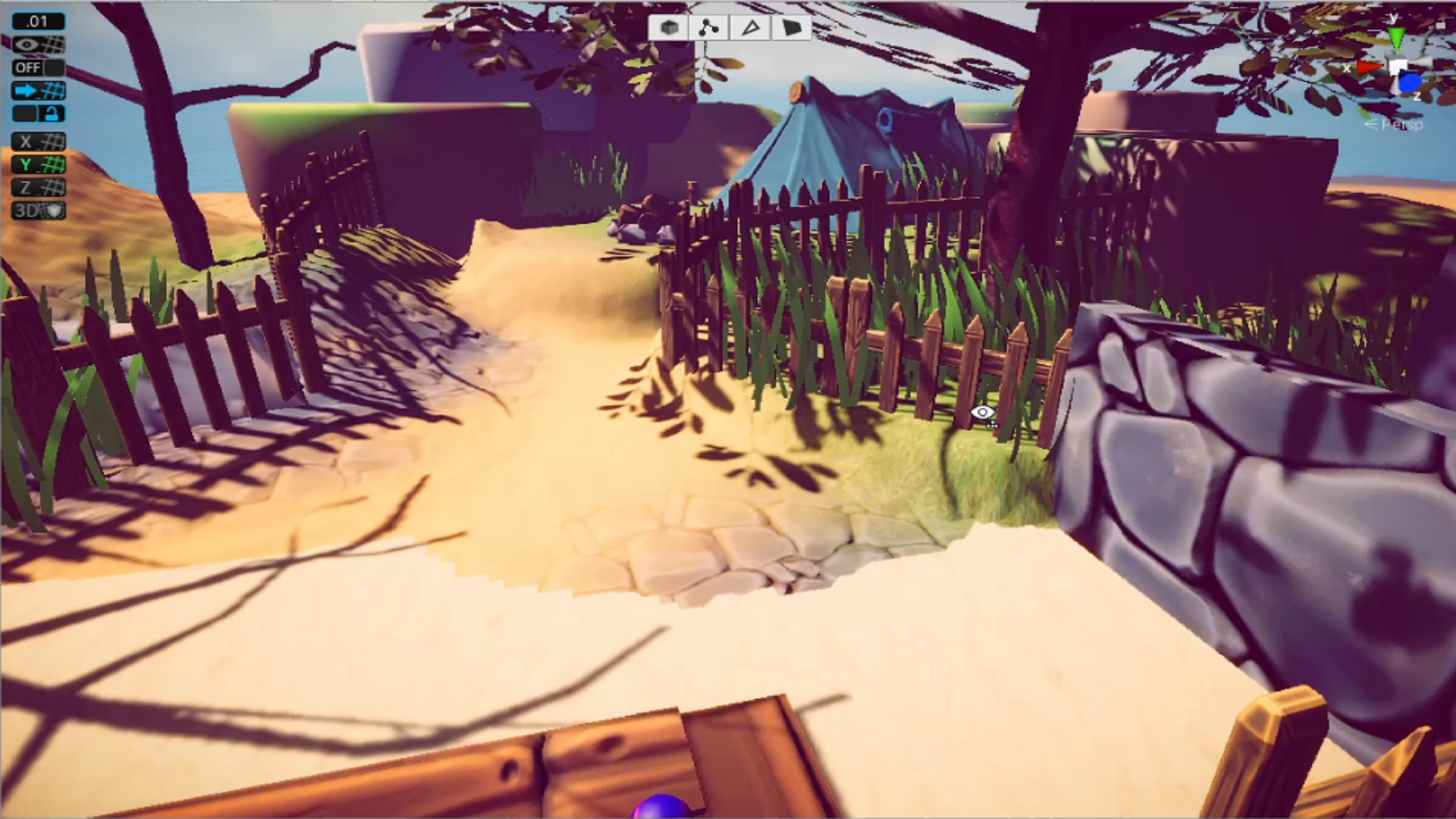Toggle grid visibility with the eye icon

[38, 44]
